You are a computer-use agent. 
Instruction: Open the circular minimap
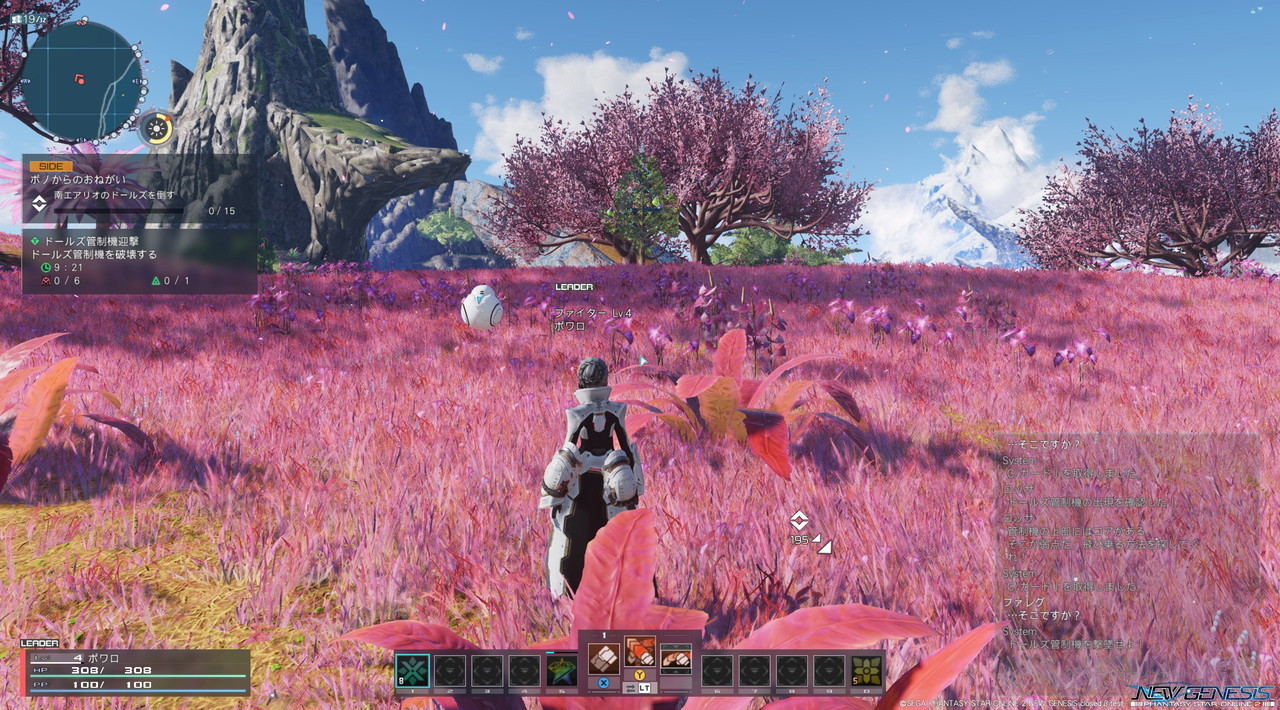82,80
